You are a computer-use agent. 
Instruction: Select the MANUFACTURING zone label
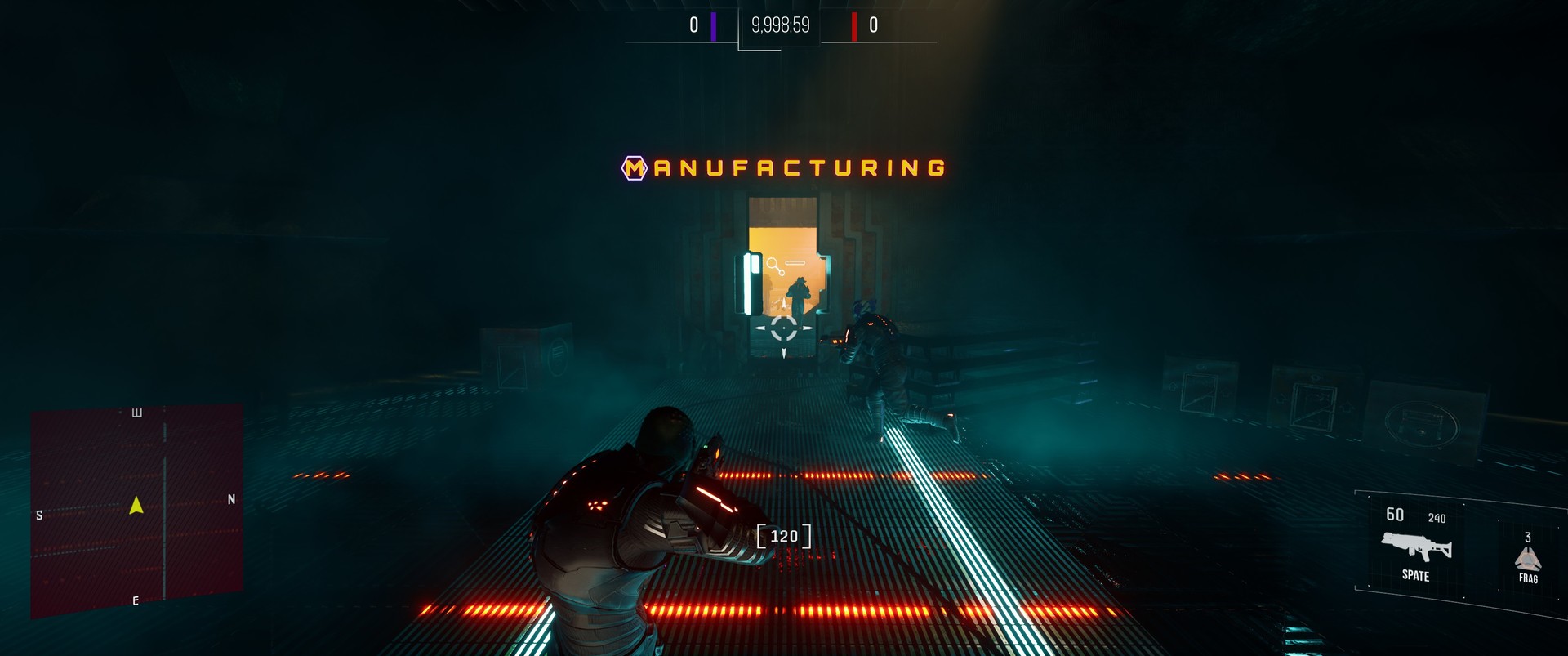(x=784, y=169)
